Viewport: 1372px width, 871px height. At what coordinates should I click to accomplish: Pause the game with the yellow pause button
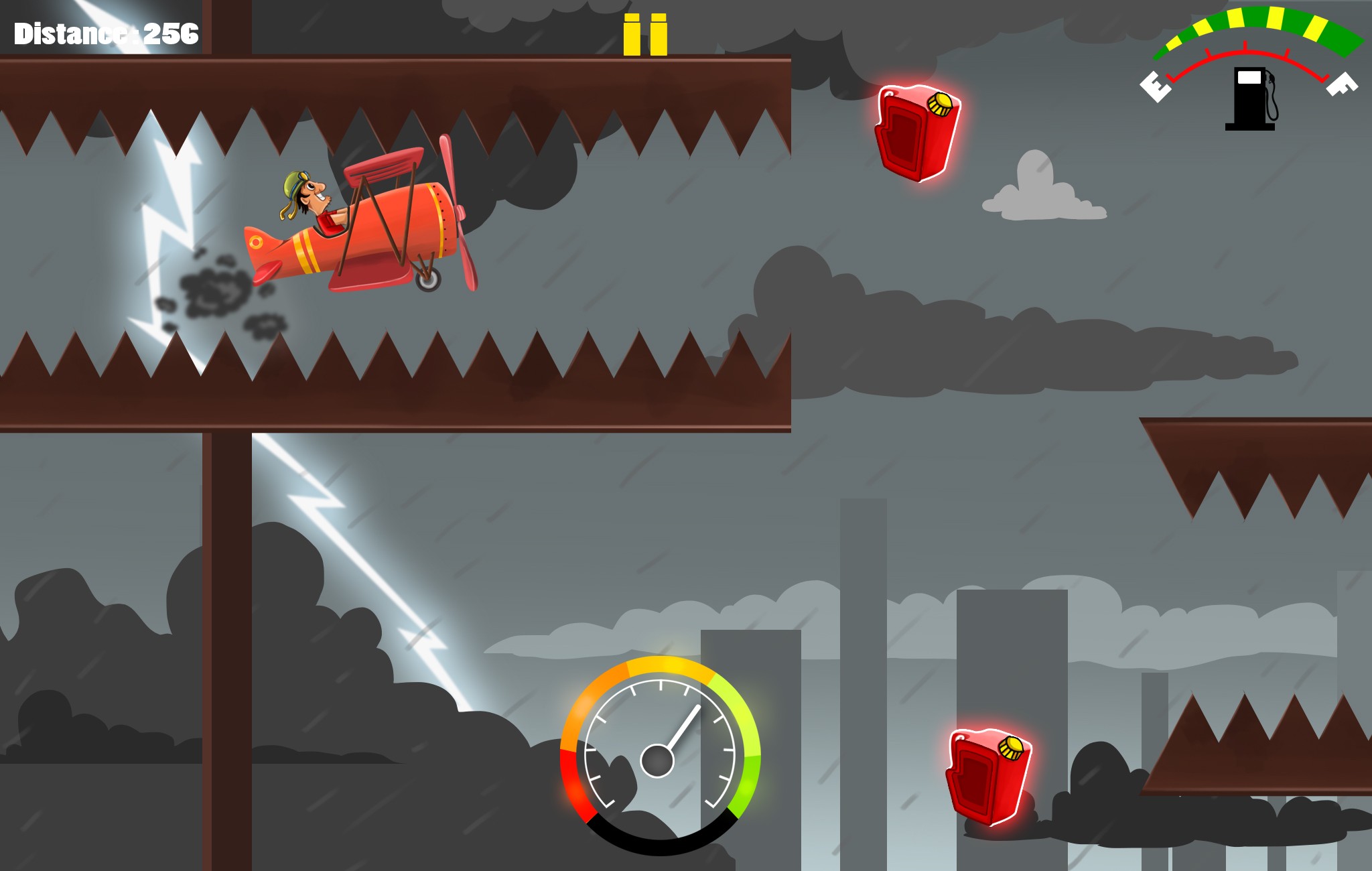[645, 35]
